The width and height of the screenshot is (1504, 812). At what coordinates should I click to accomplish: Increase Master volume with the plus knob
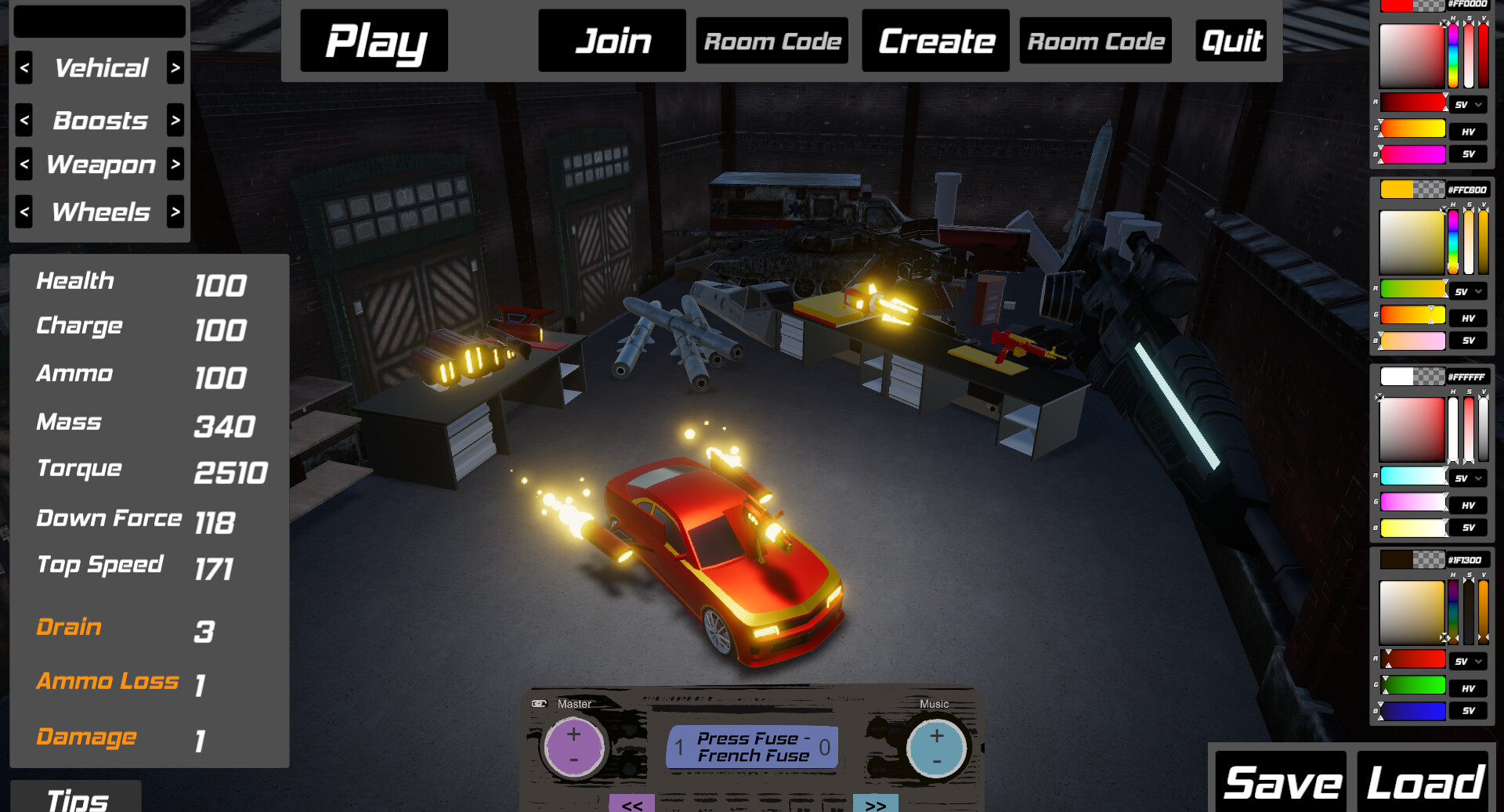pos(574,734)
